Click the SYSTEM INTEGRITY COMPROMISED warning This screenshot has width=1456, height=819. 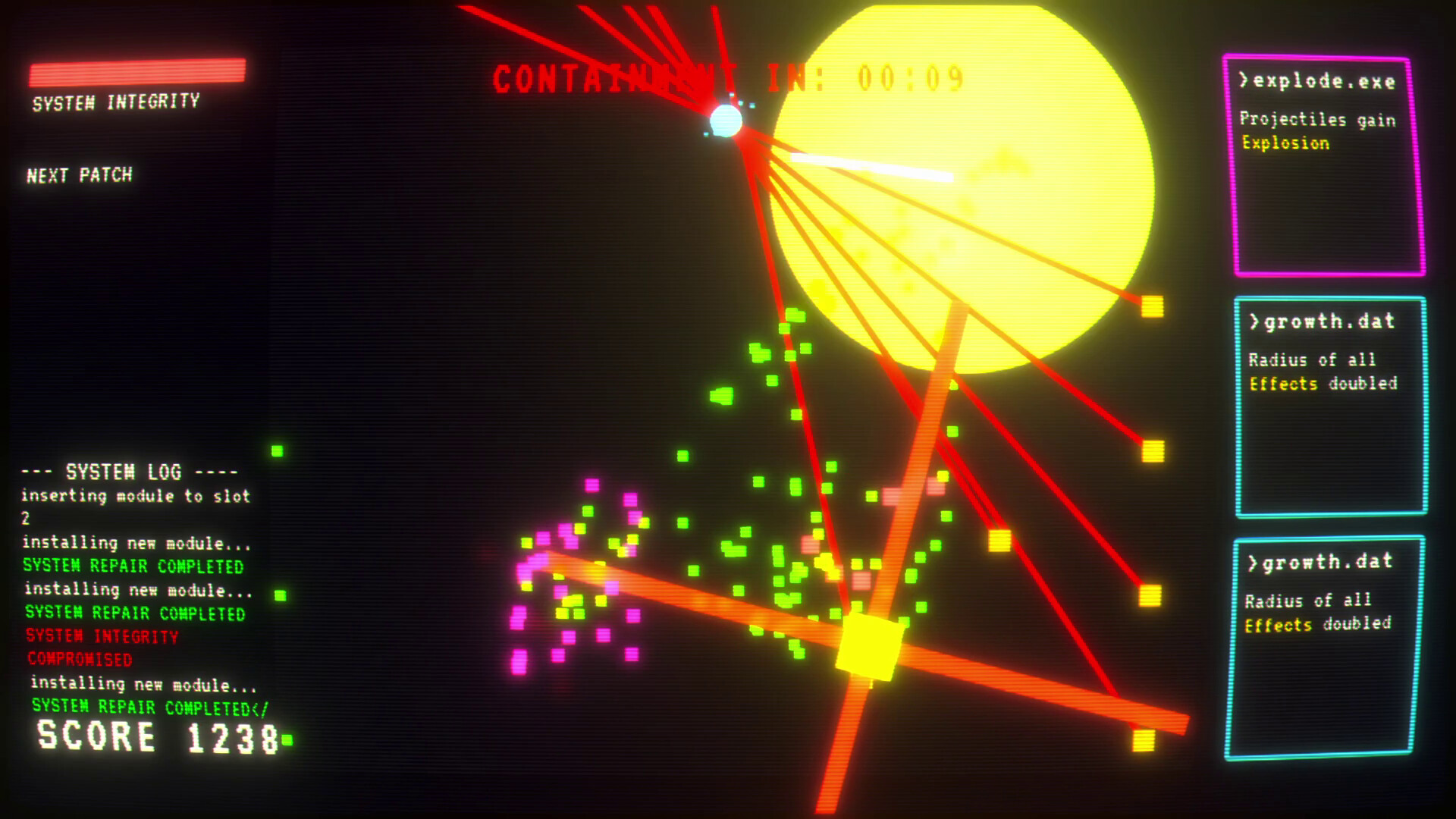pyautogui.click(x=101, y=648)
